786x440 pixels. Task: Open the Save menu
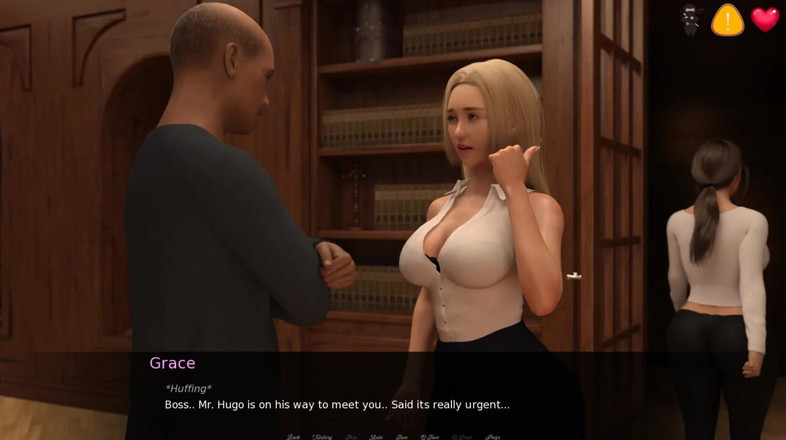401,436
